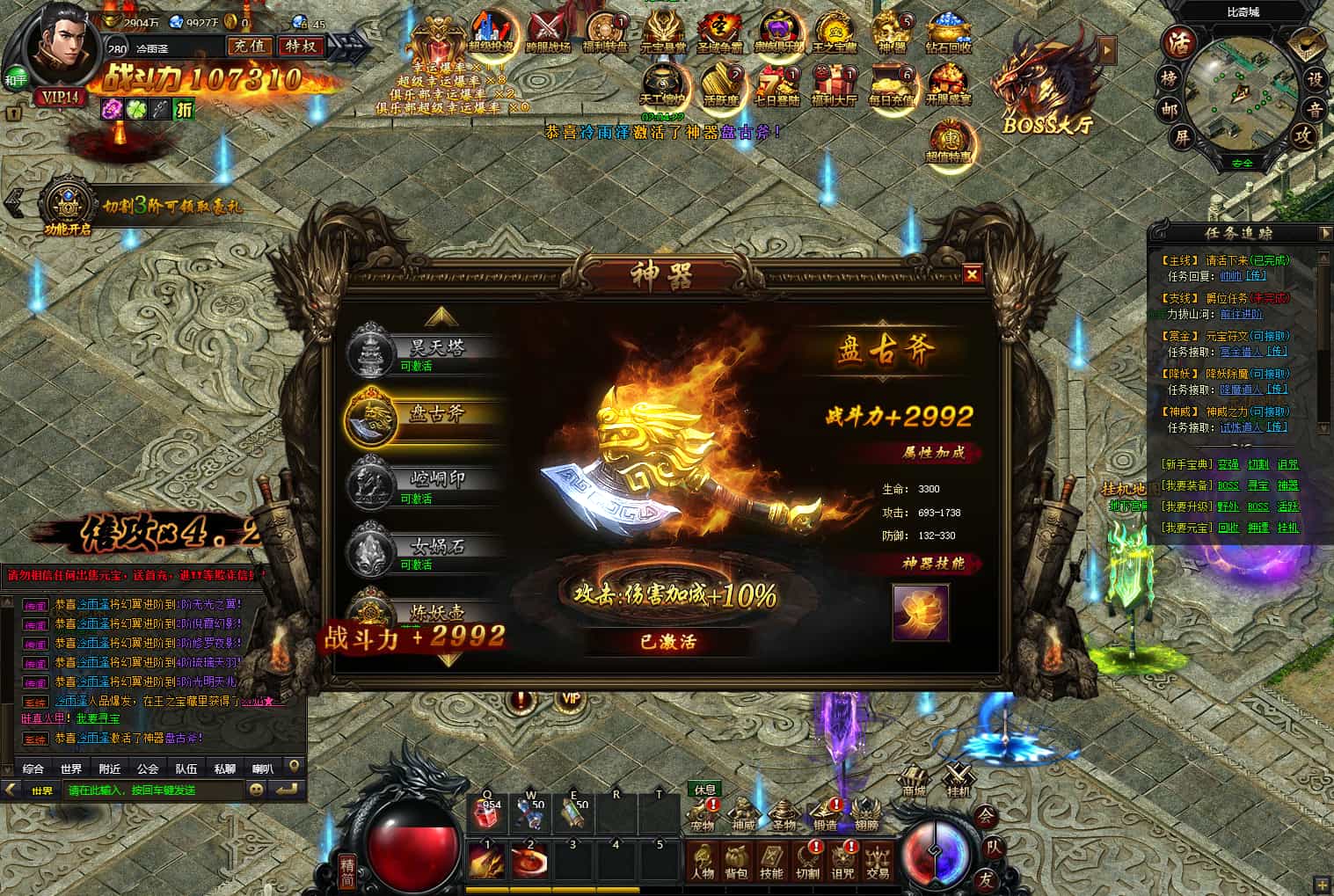This screenshot has height=896, width=1334.
Task: Switch to the 公会 chat tab
Action: [x=148, y=769]
